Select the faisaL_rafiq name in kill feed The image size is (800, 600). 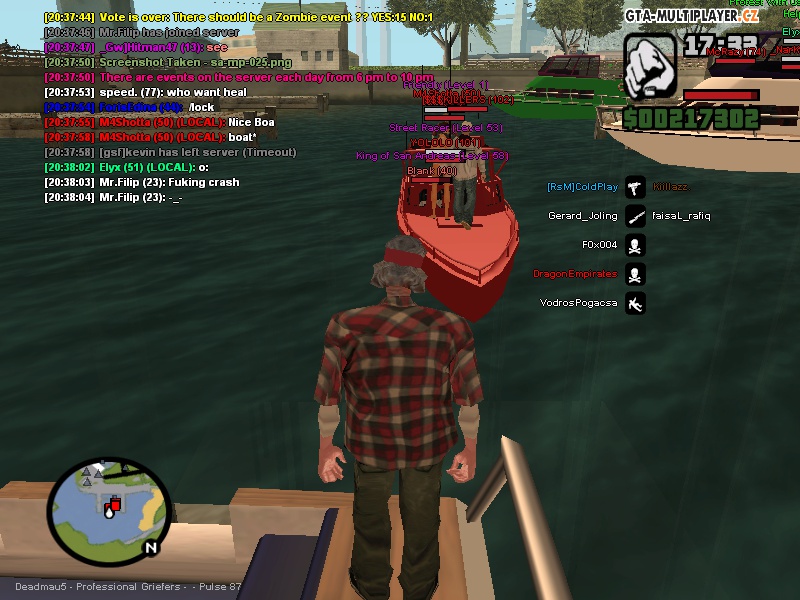pyautogui.click(x=681, y=216)
